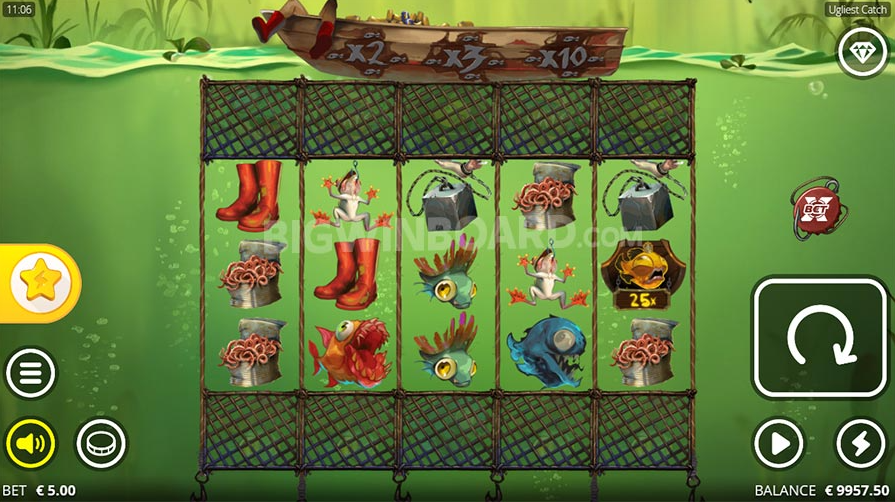Spin the reels with the large spin button
Image resolution: width=895 pixels, height=502 pixels.
820,338
